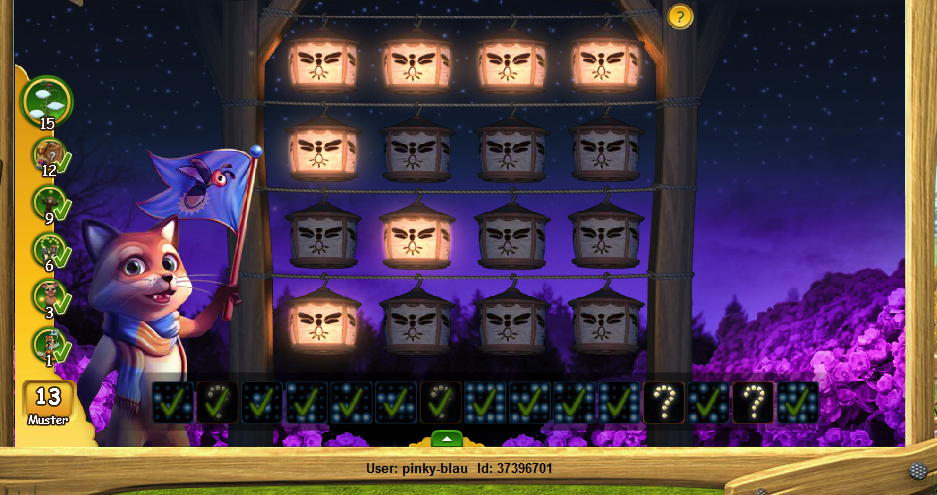Click the green arrow expander below patterns
This screenshot has width=937, height=495.
(x=447, y=438)
